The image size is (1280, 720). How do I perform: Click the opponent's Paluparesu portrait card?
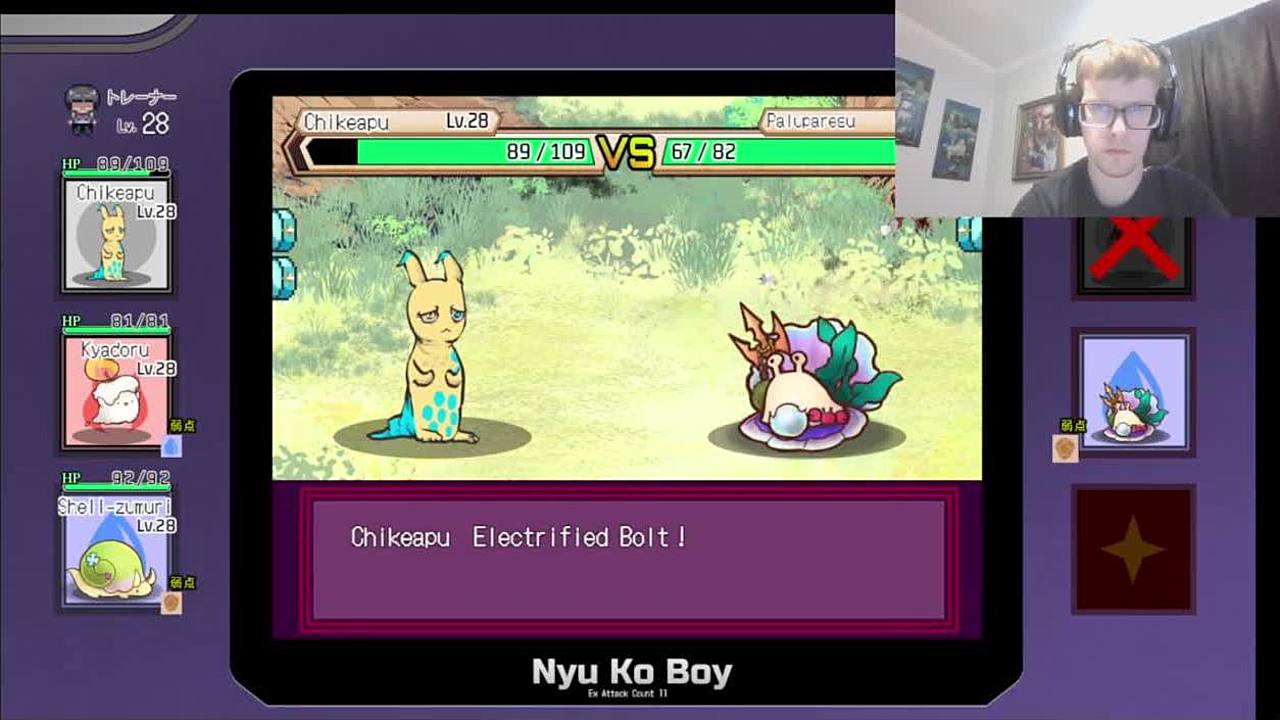point(1133,392)
